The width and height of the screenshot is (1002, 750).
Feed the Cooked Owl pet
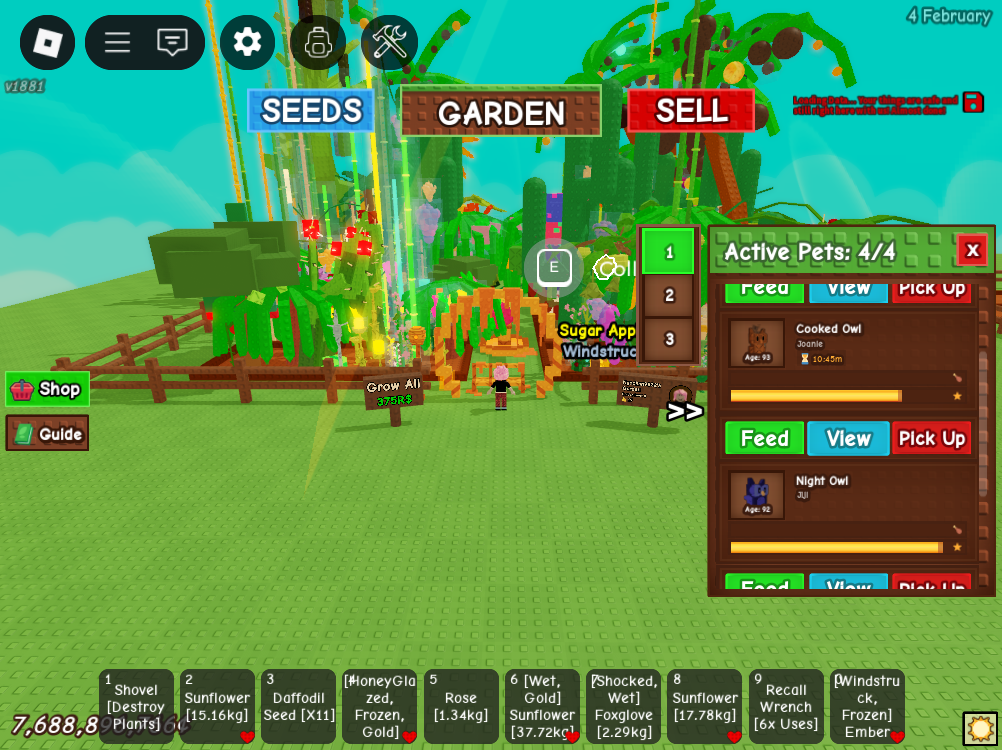coord(764,439)
